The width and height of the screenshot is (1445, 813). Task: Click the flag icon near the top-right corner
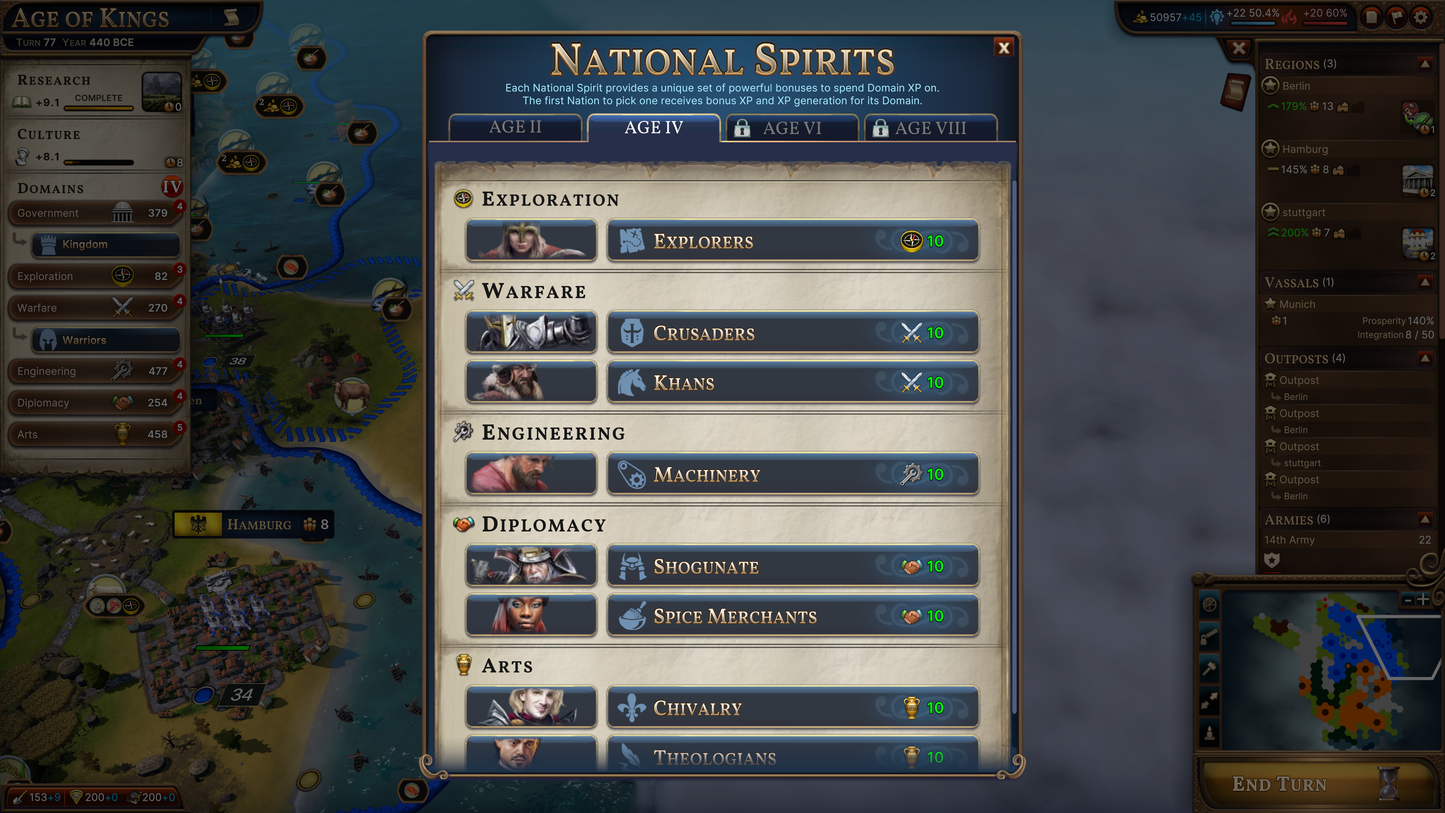[1394, 16]
